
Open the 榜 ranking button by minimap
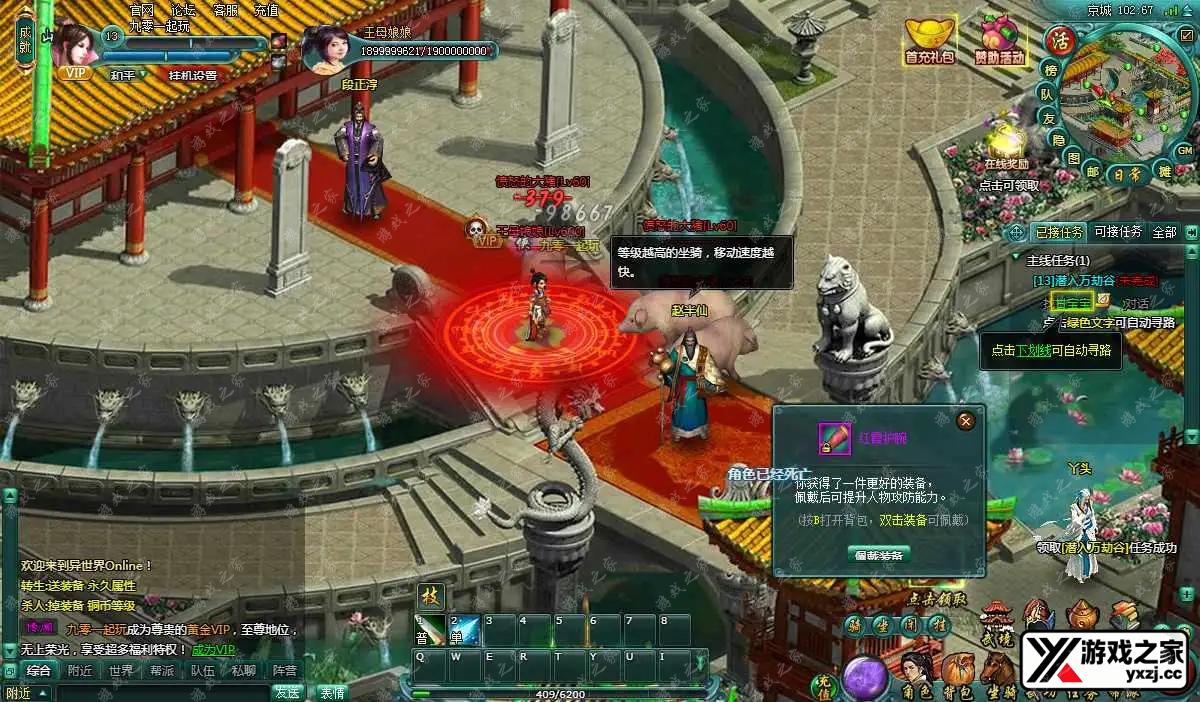[1050, 70]
